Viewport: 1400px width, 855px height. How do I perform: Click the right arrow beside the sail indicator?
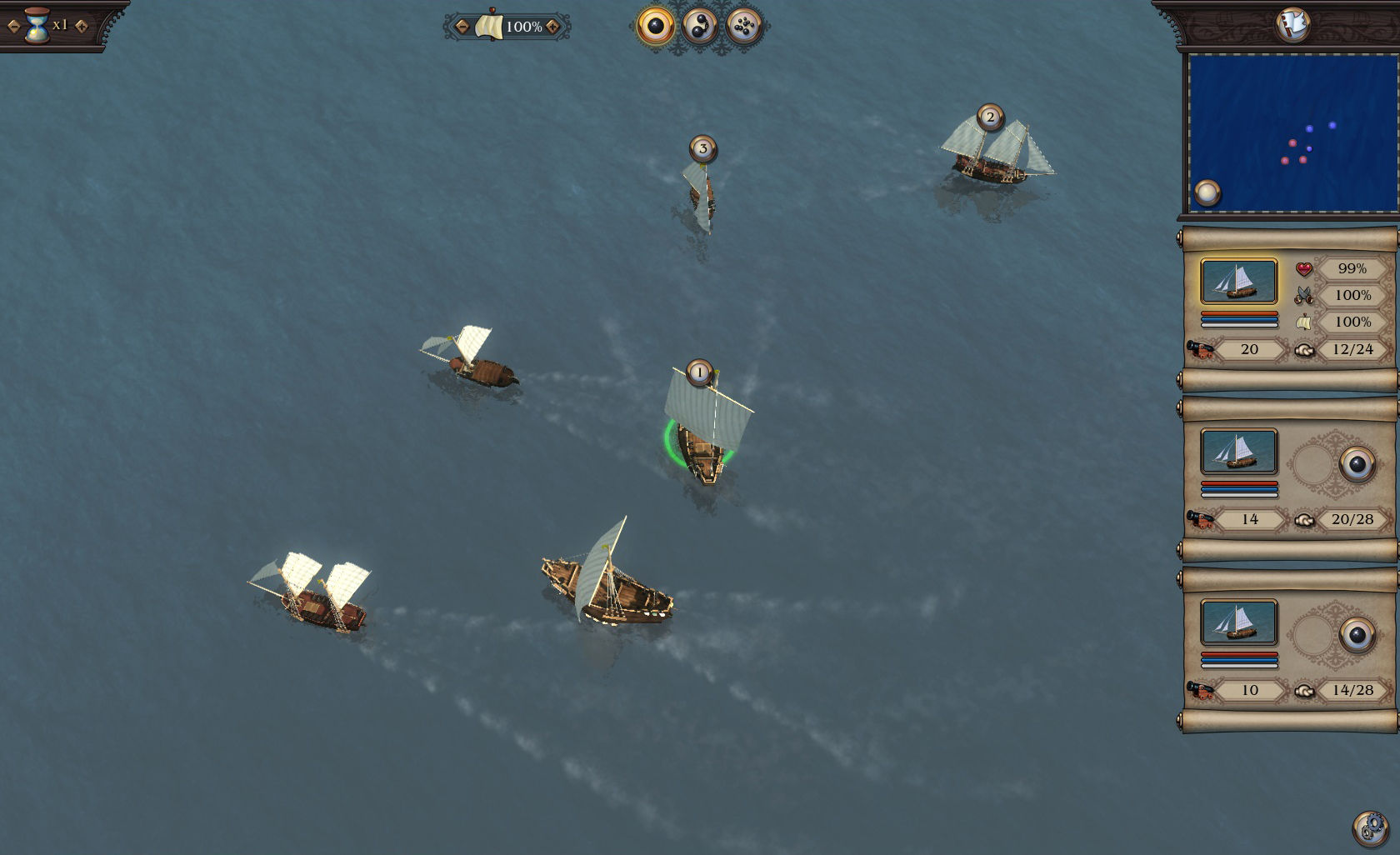click(552, 26)
